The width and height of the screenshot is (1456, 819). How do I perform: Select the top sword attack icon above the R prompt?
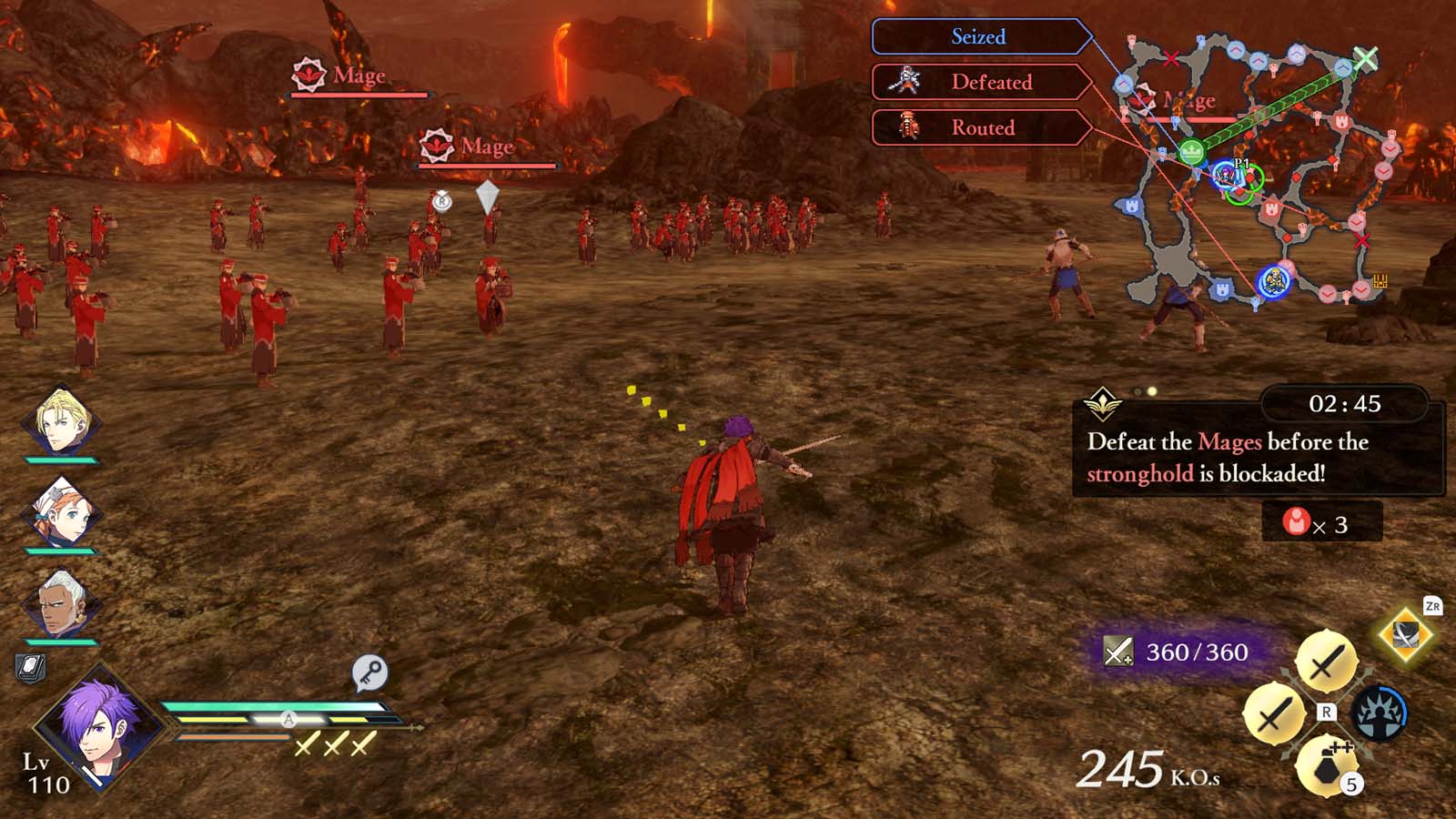pyautogui.click(x=1327, y=661)
